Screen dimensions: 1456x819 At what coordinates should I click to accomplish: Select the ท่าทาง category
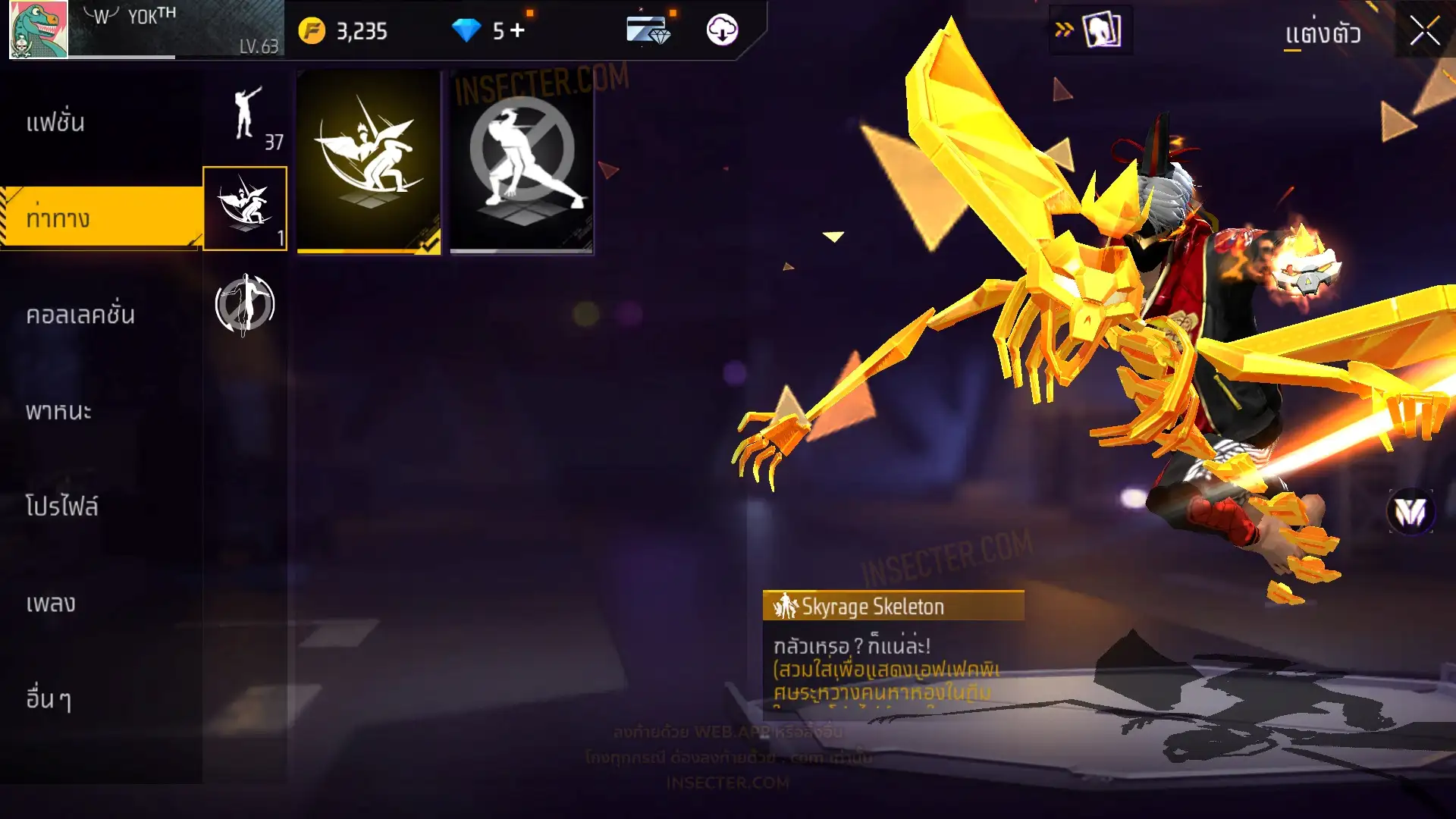pos(58,218)
